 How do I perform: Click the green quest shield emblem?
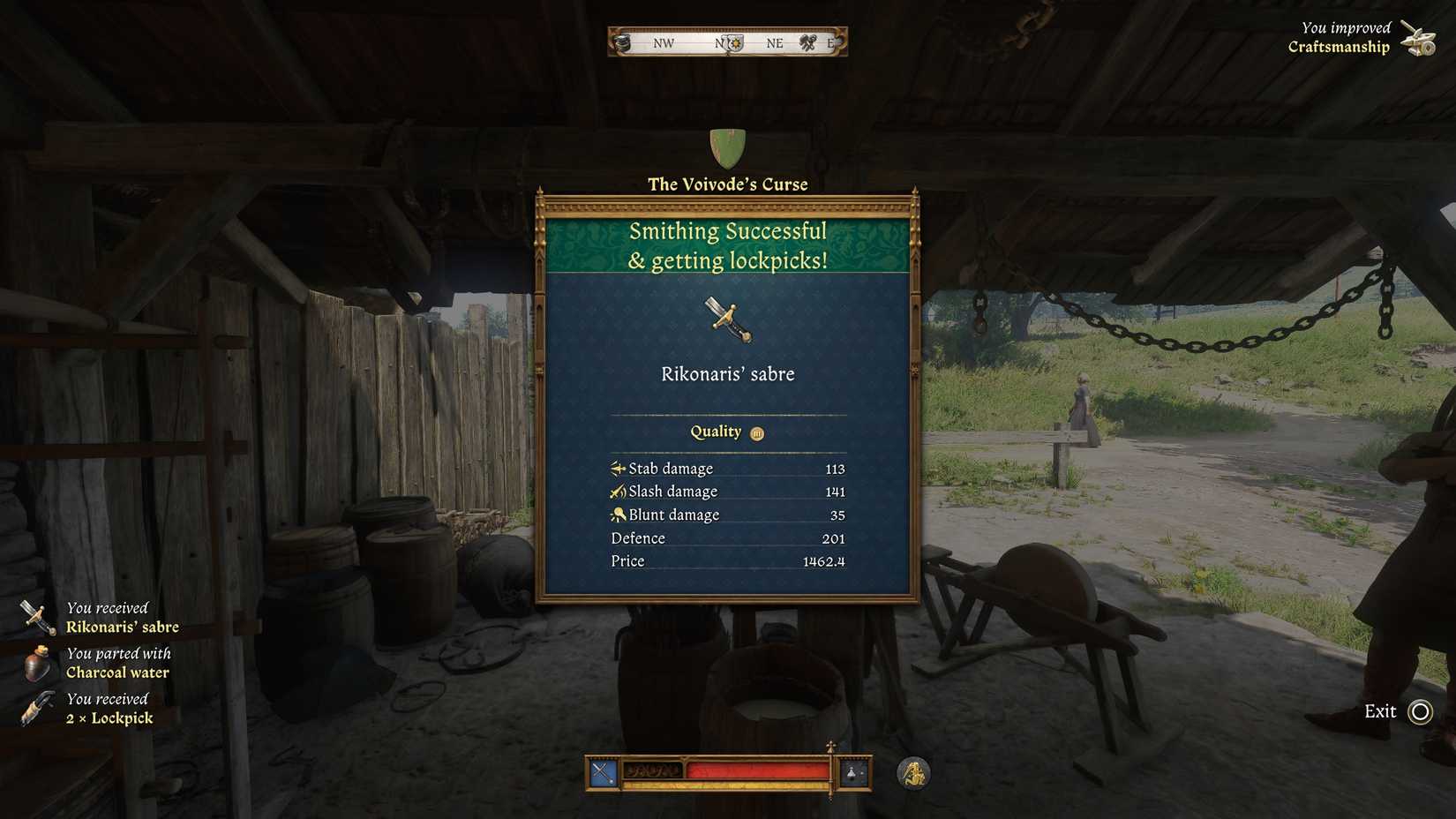(x=726, y=147)
